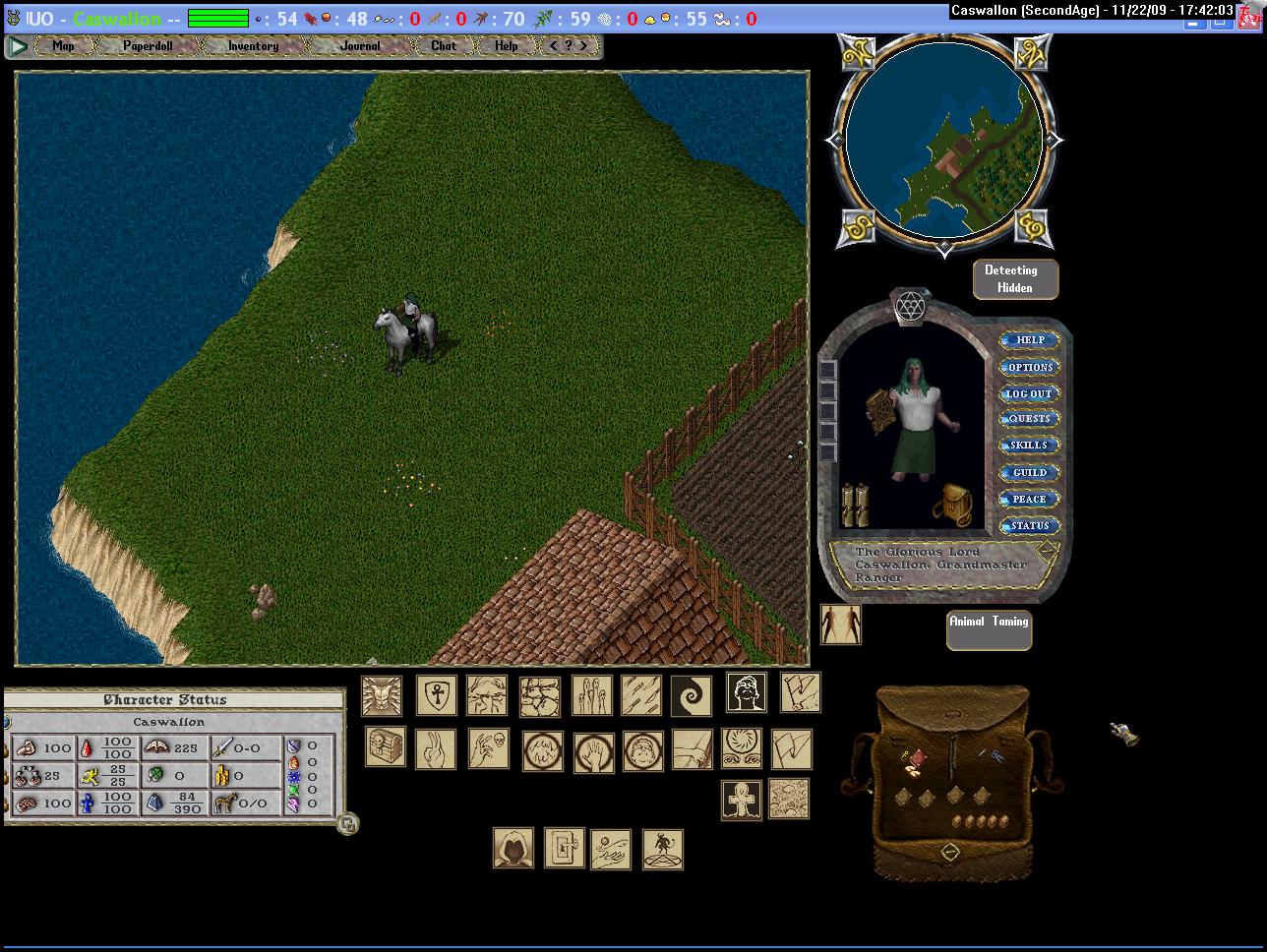Click the paperdoll STATUS button
Image resolution: width=1267 pixels, height=952 pixels.
pyautogui.click(x=1030, y=526)
